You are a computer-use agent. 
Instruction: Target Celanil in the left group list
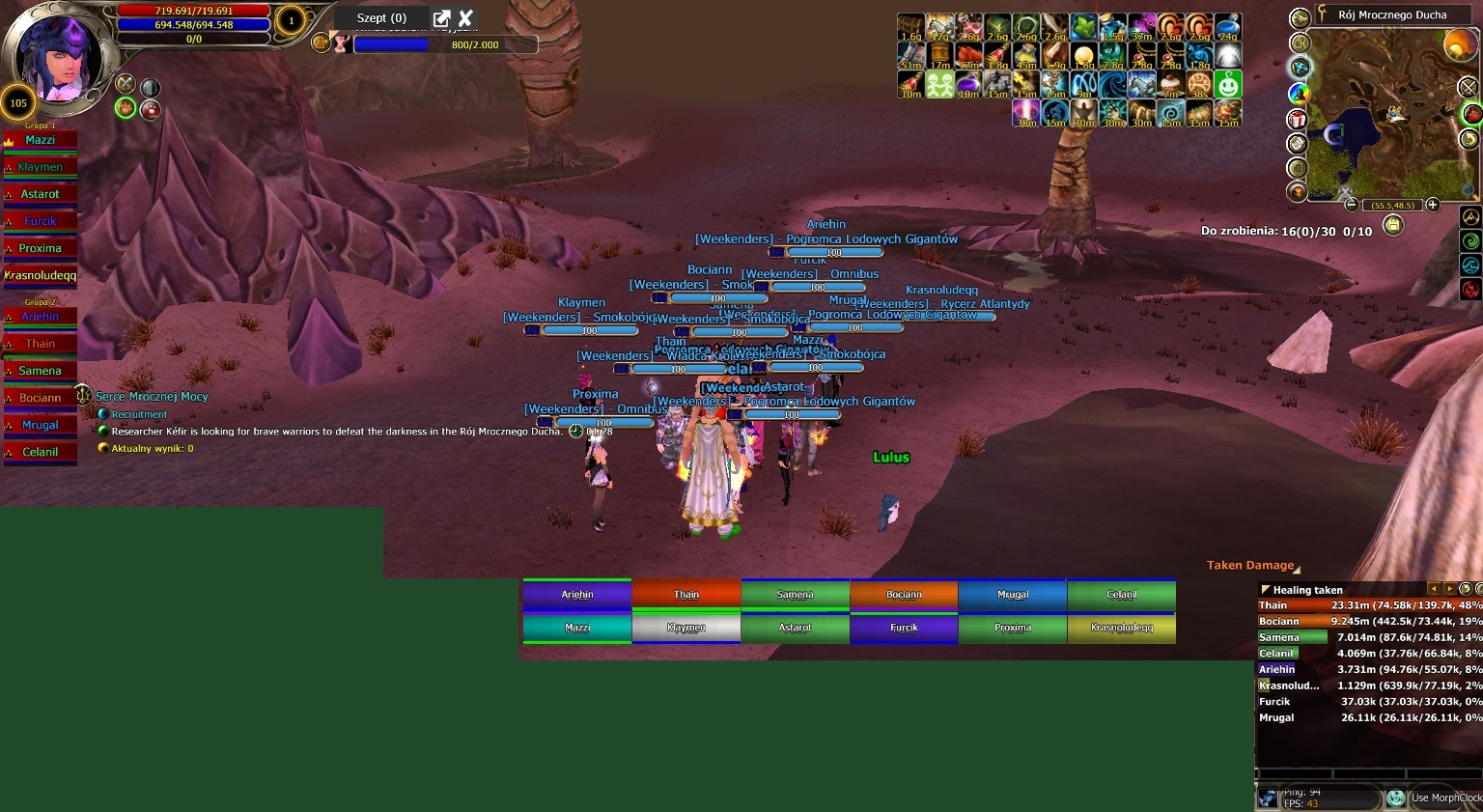[41, 452]
